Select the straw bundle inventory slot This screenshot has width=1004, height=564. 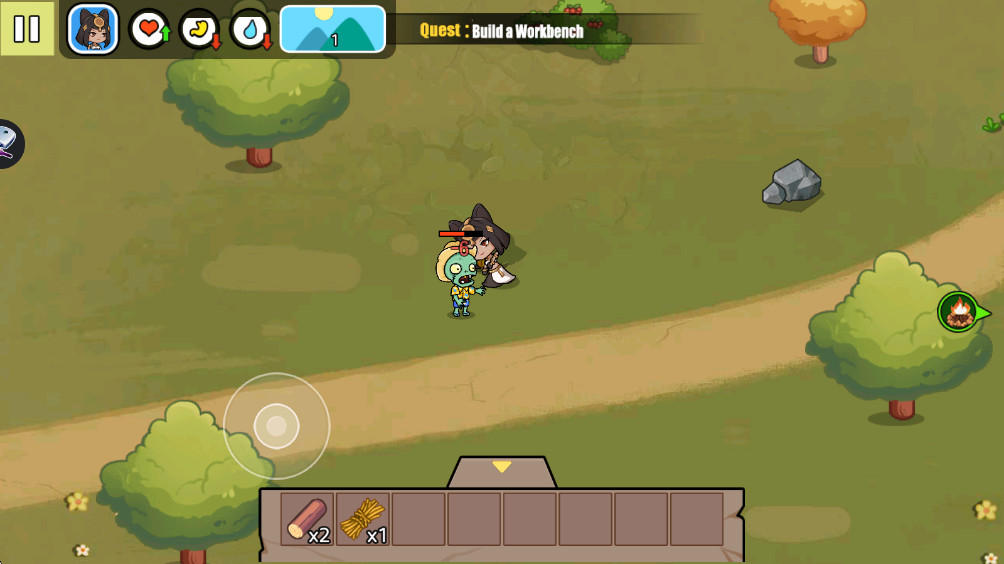tap(363, 519)
